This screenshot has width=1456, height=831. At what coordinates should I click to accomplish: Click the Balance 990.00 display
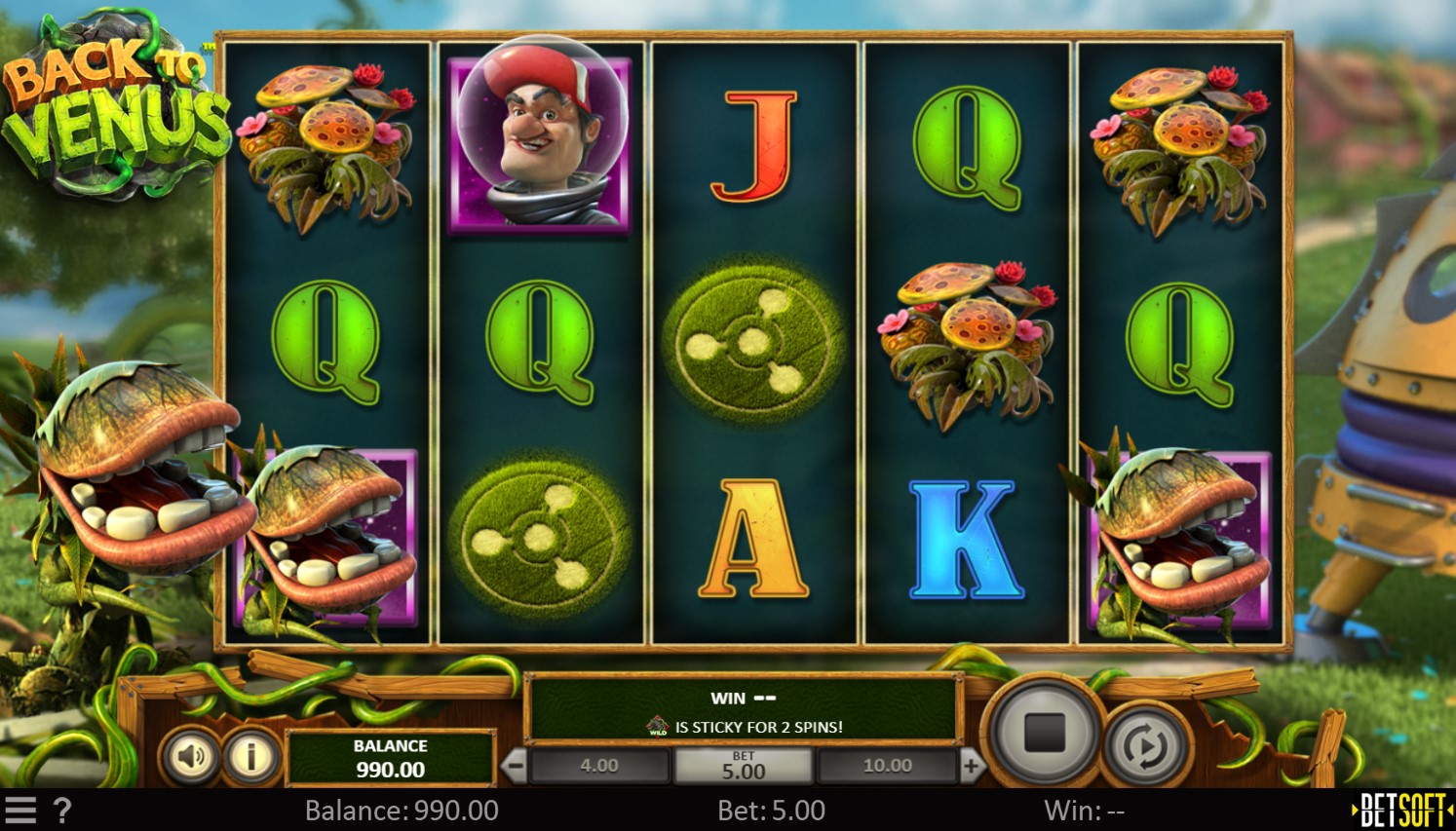pos(391,756)
